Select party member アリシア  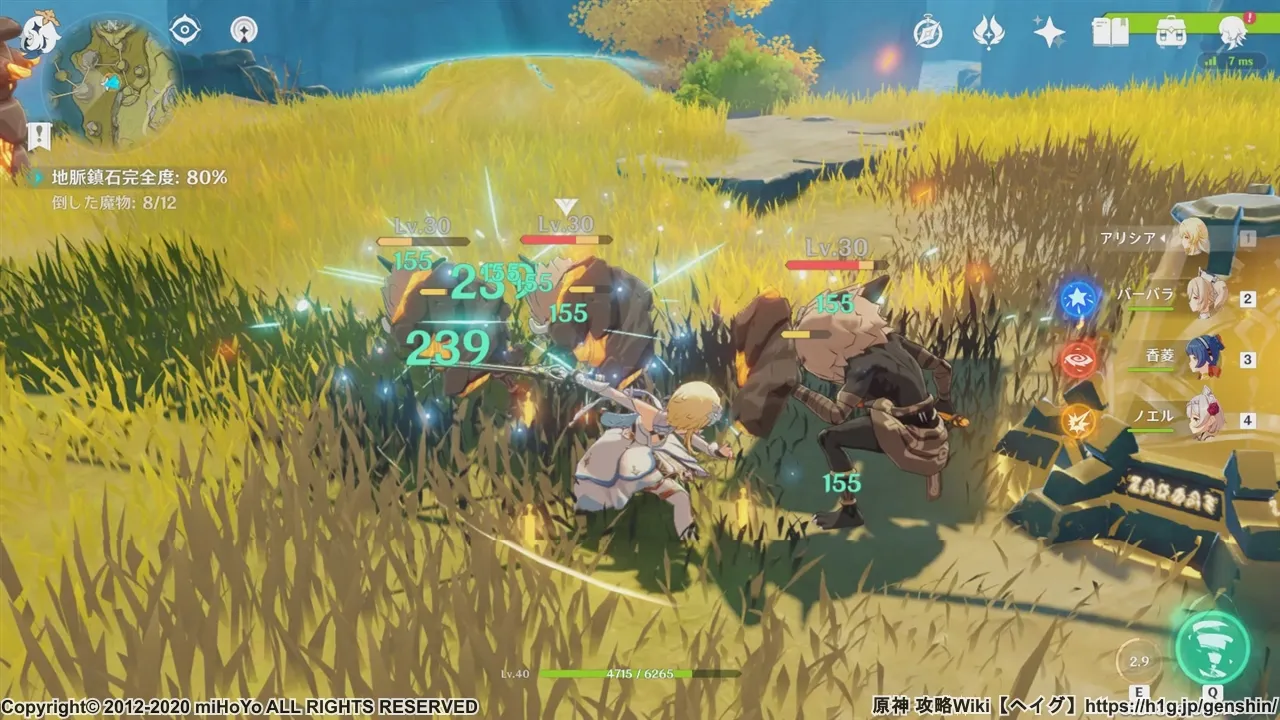(1192, 238)
